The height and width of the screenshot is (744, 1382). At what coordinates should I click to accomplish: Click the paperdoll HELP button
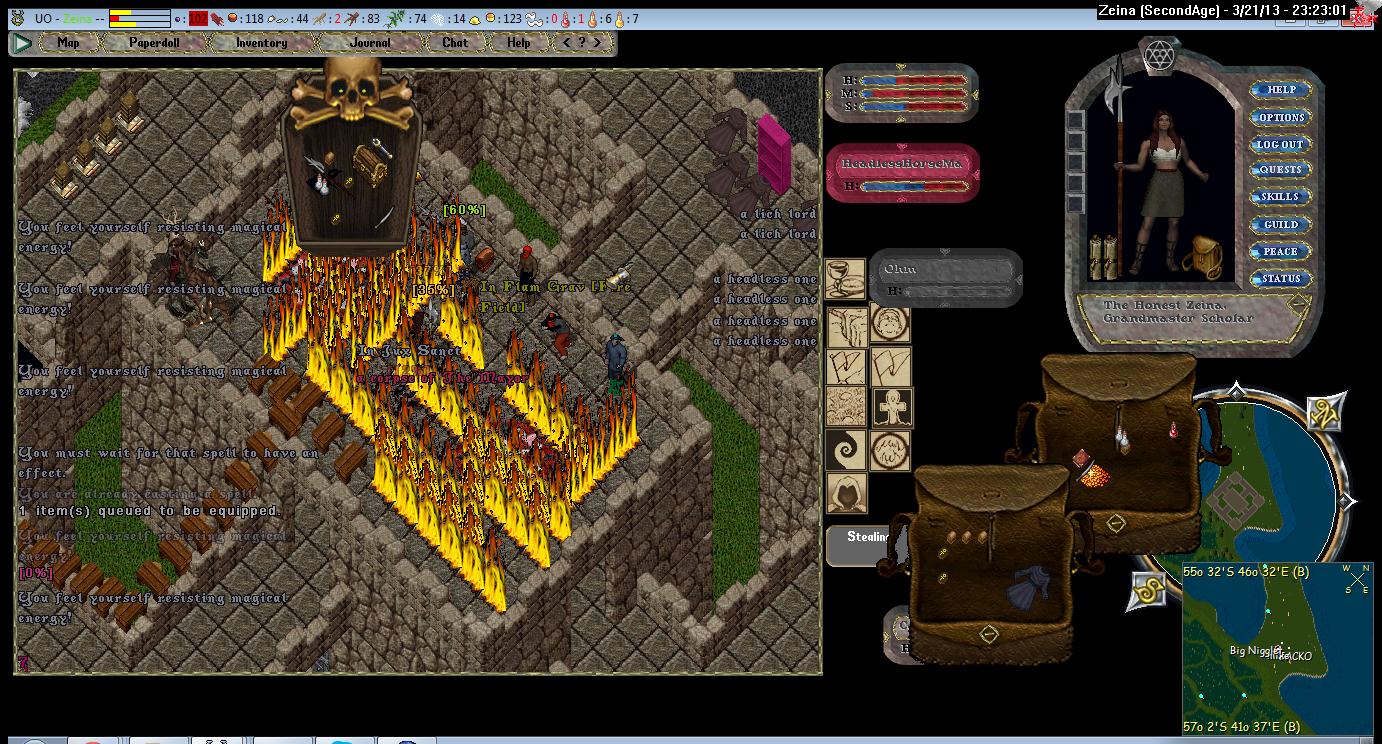(1280, 90)
